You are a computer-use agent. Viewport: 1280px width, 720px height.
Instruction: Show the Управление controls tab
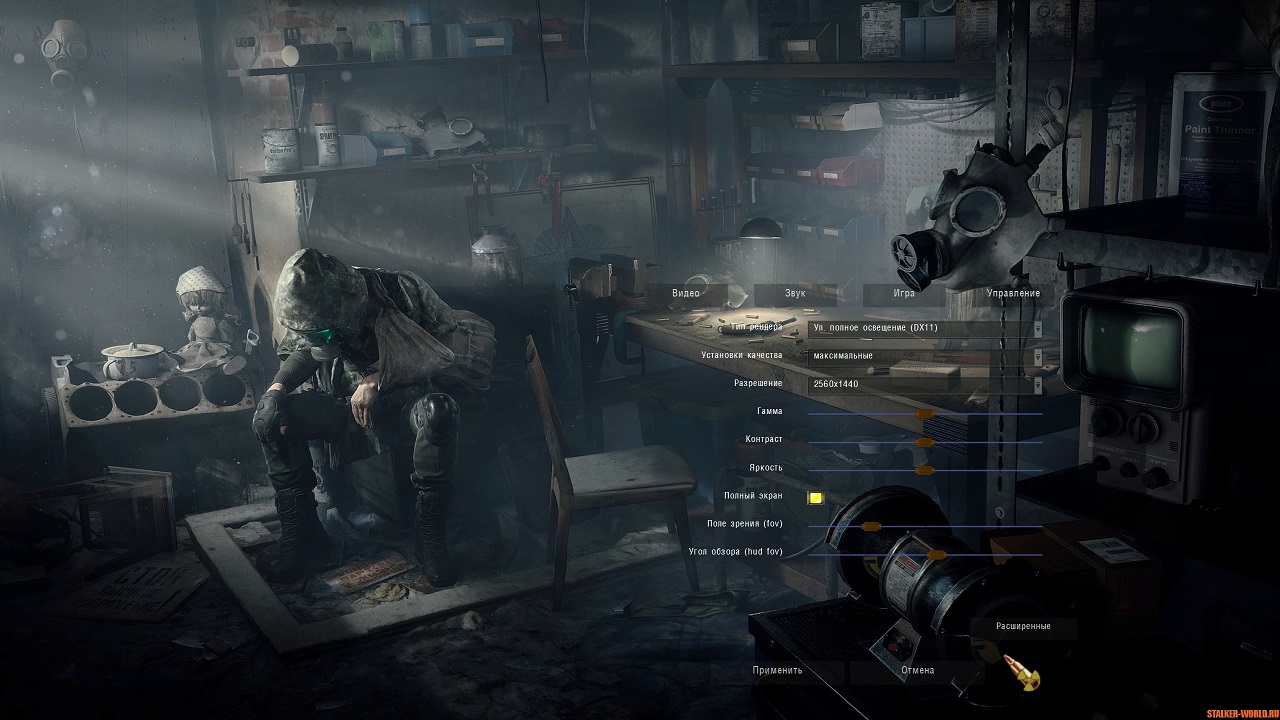(x=1013, y=293)
